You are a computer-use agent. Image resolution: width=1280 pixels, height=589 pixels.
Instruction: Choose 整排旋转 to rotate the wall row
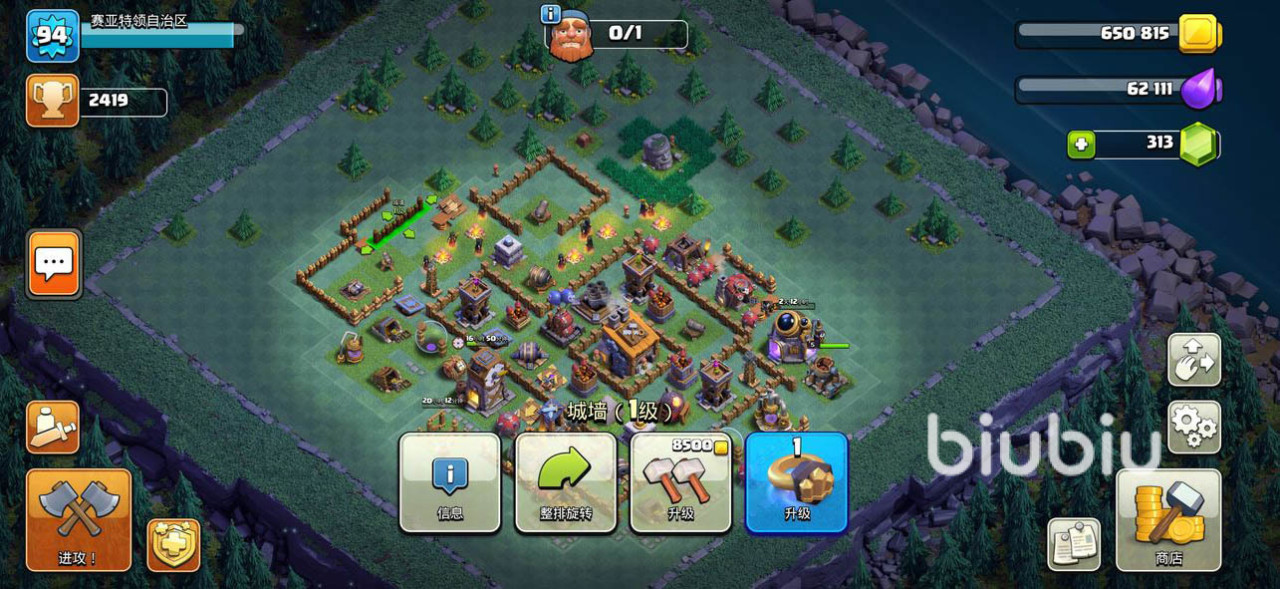pyautogui.click(x=566, y=482)
